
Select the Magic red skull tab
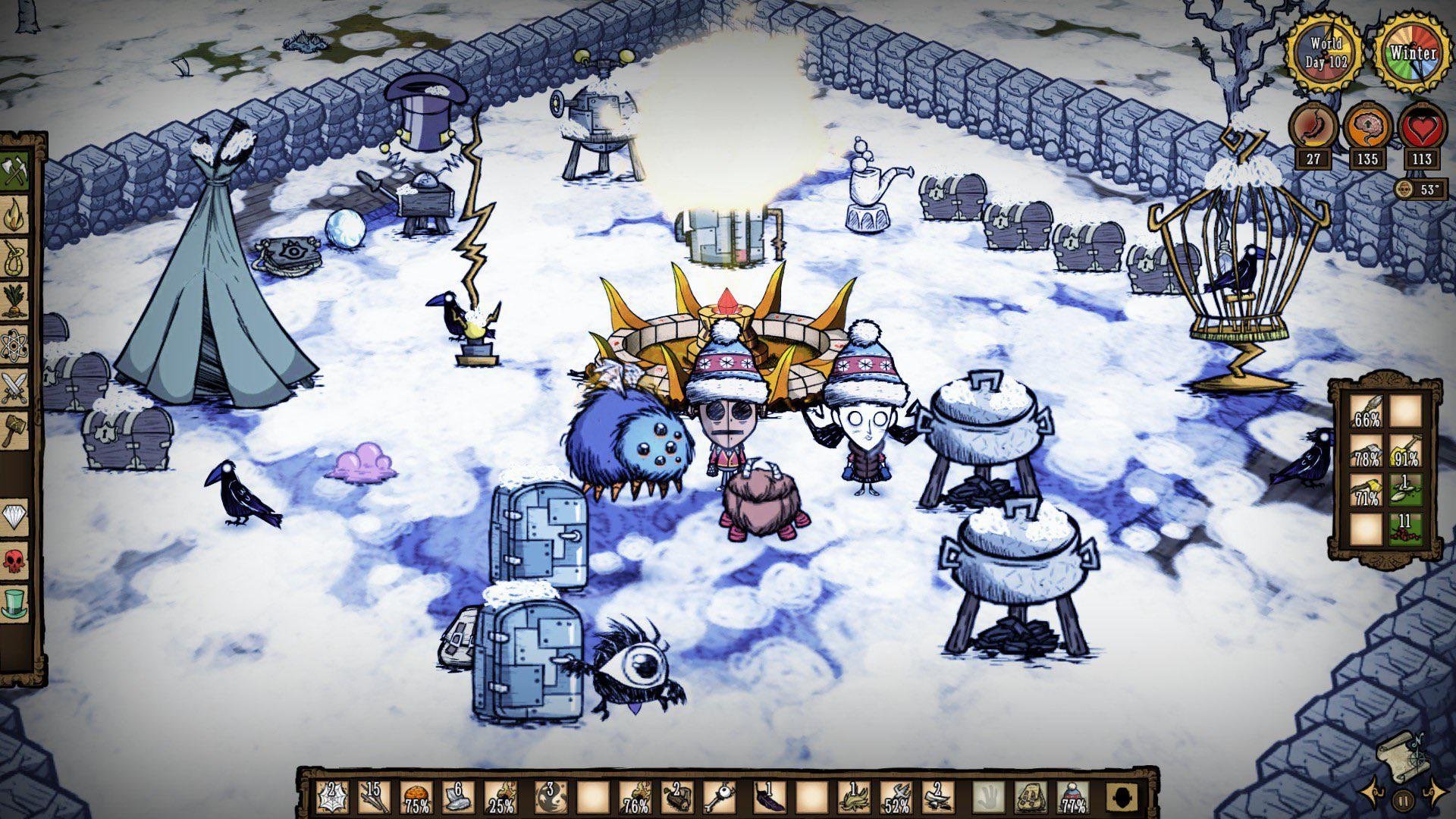[x=15, y=561]
